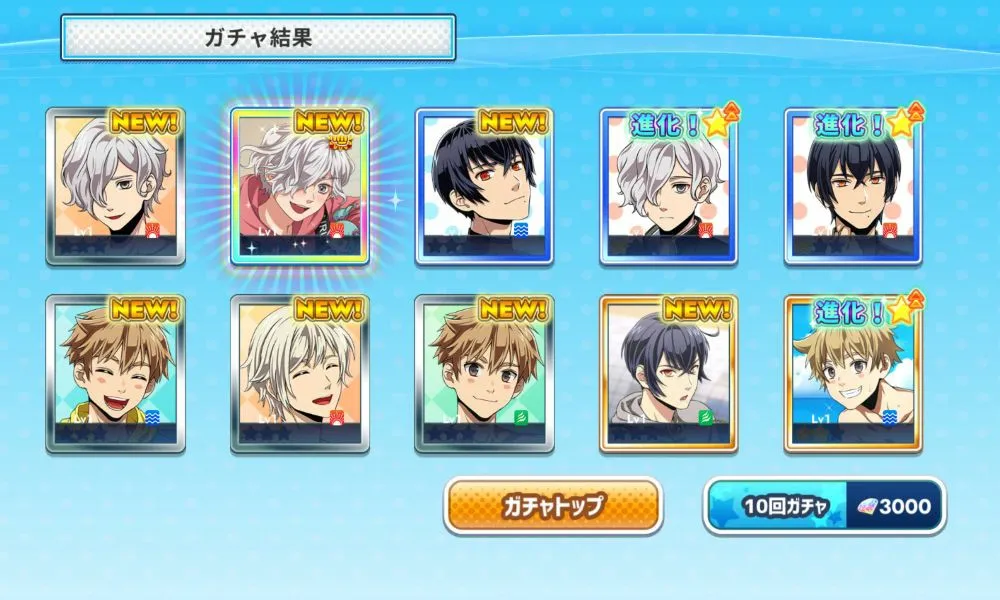Open the laughing brown-haired card in yellow hoodie
1000x600 pixels.
tap(115, 373)
